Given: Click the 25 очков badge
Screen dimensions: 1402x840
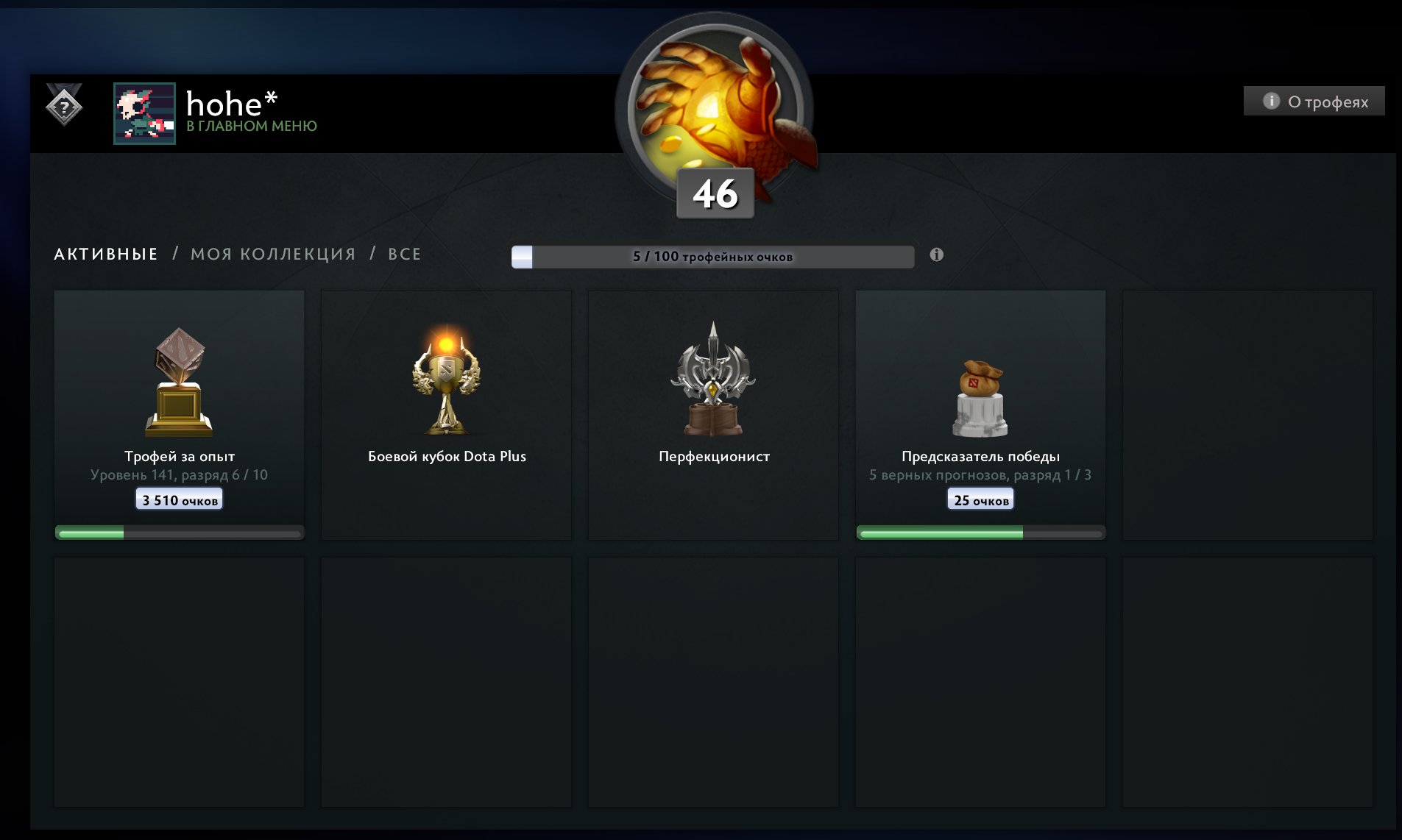Looking at the screenshot, I should click(980, 499).
